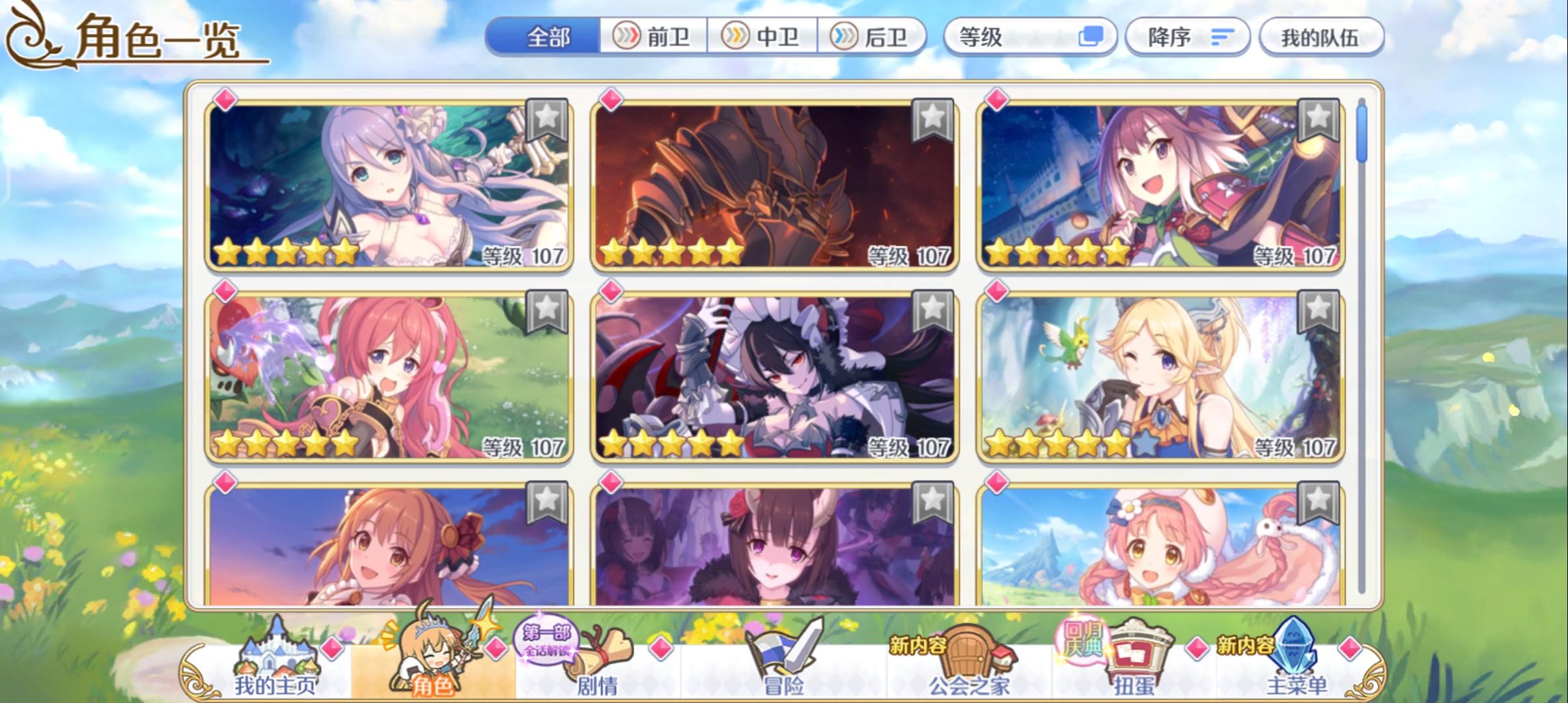Filter characters by 后卫 rearguard

[873, 37]
